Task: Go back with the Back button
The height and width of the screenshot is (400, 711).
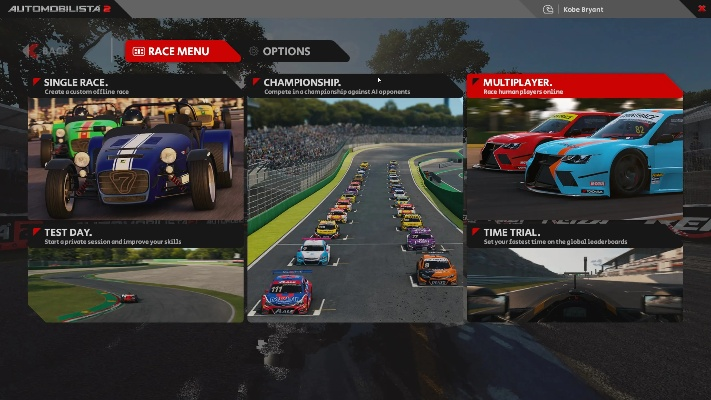Action: tap(50, 50)
